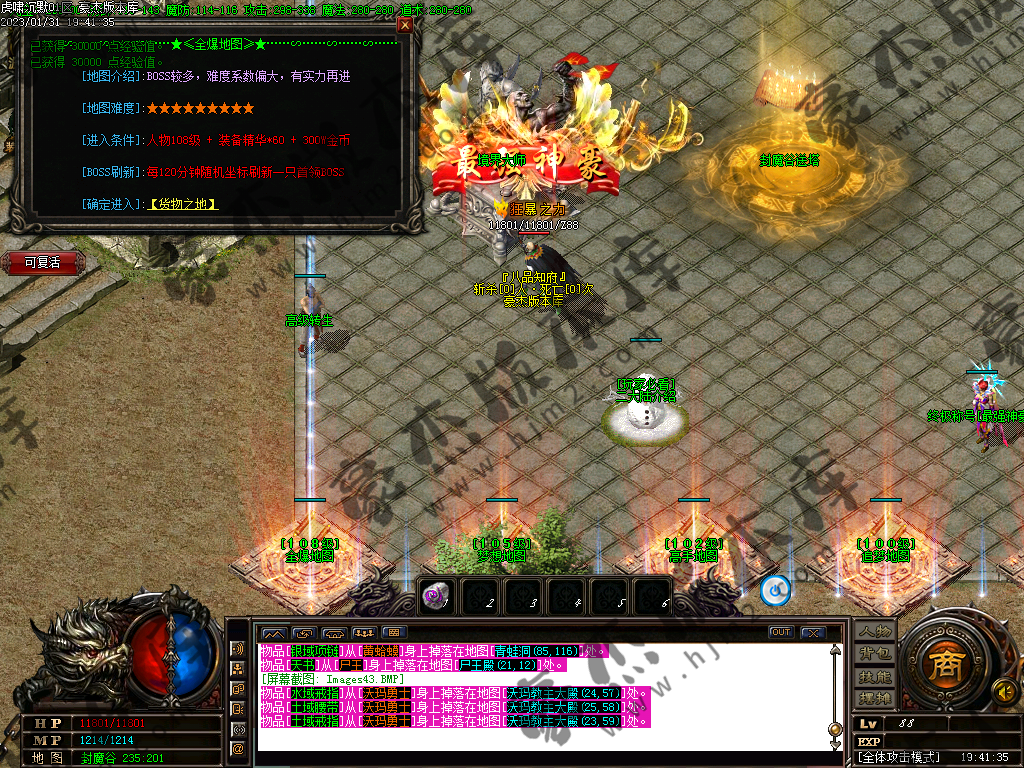Open the 技能 skills panel

[x=873, y=676]
